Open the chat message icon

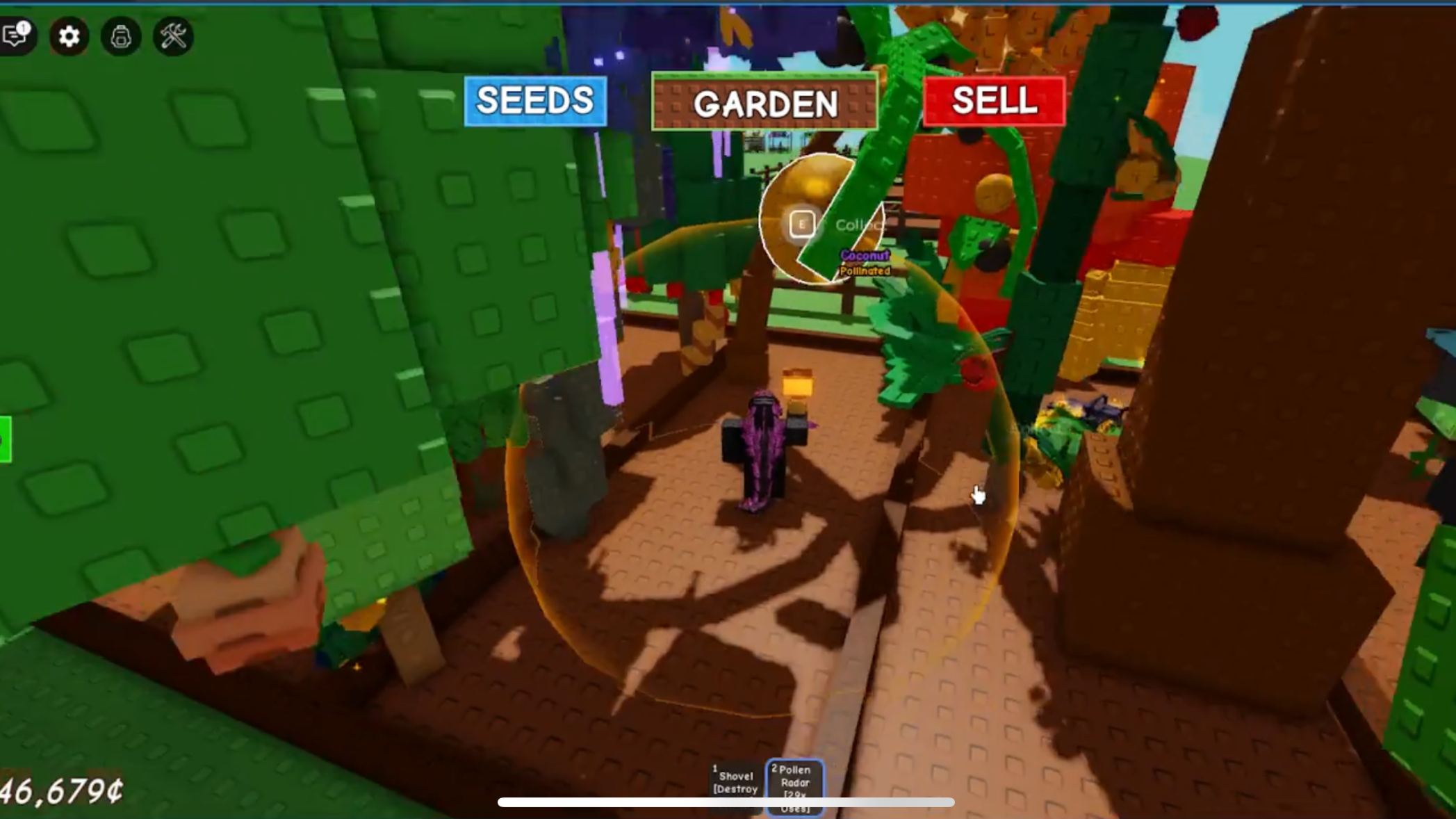[x=15, y=35]
